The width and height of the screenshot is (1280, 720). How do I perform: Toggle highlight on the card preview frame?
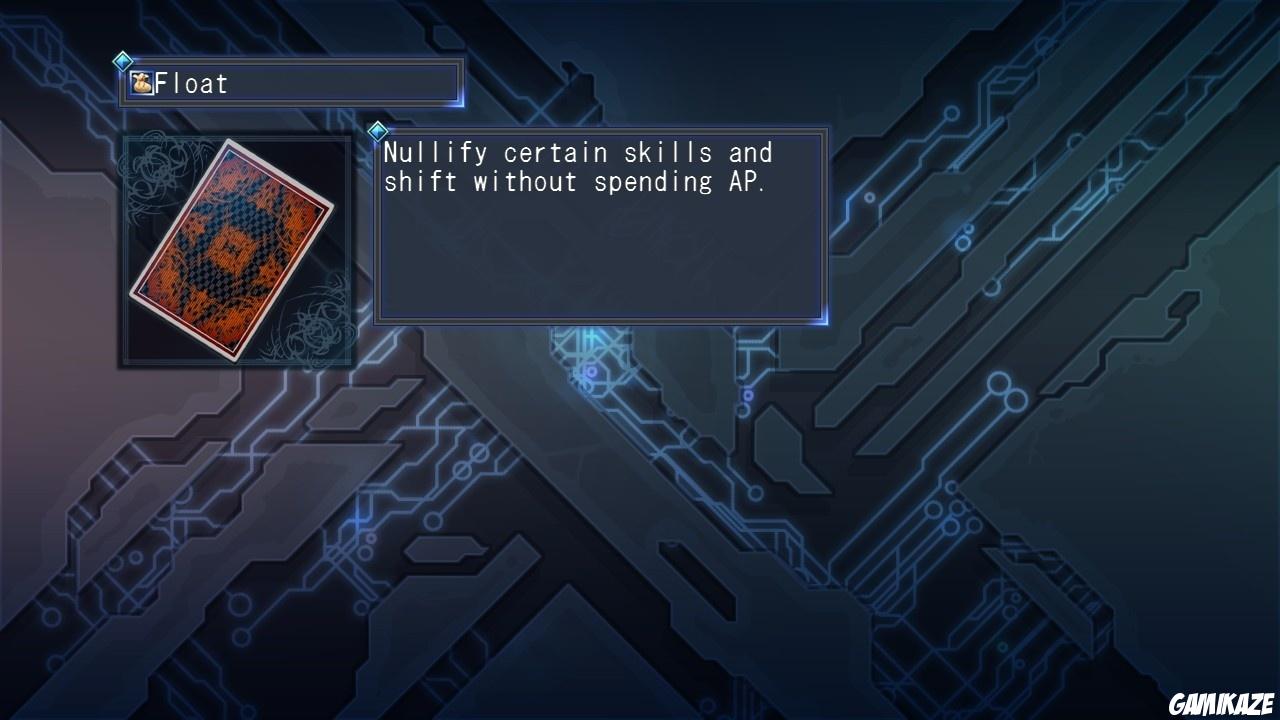[x=238, y=250]
